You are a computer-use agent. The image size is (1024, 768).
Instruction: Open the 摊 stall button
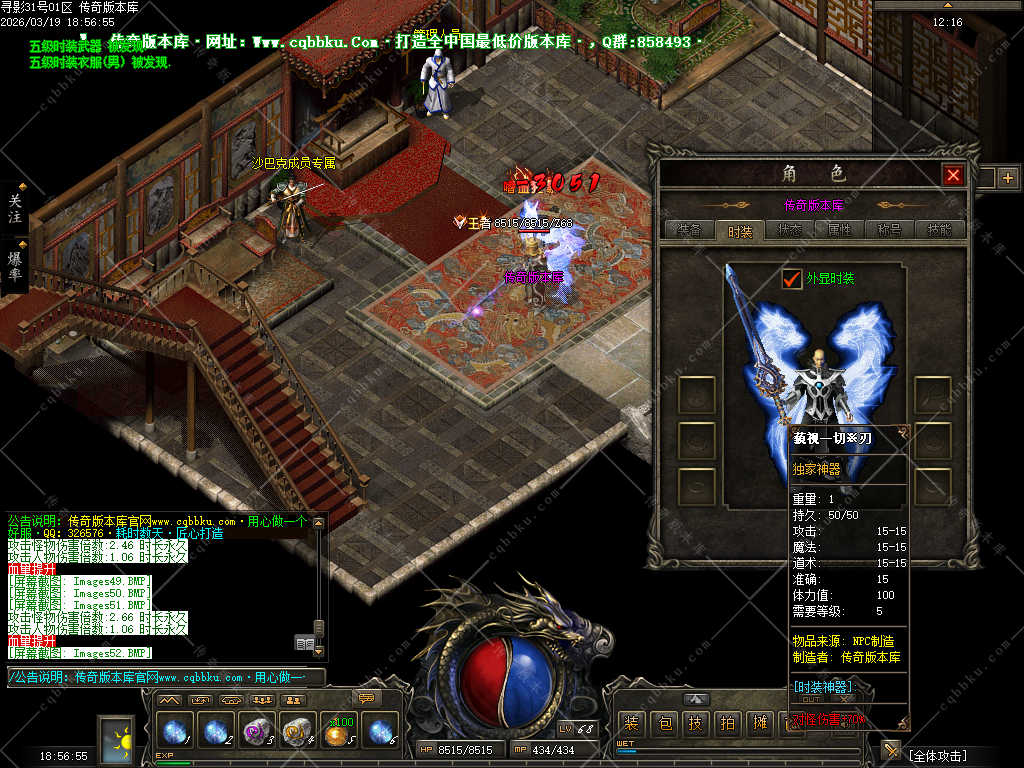click(760, 723)
